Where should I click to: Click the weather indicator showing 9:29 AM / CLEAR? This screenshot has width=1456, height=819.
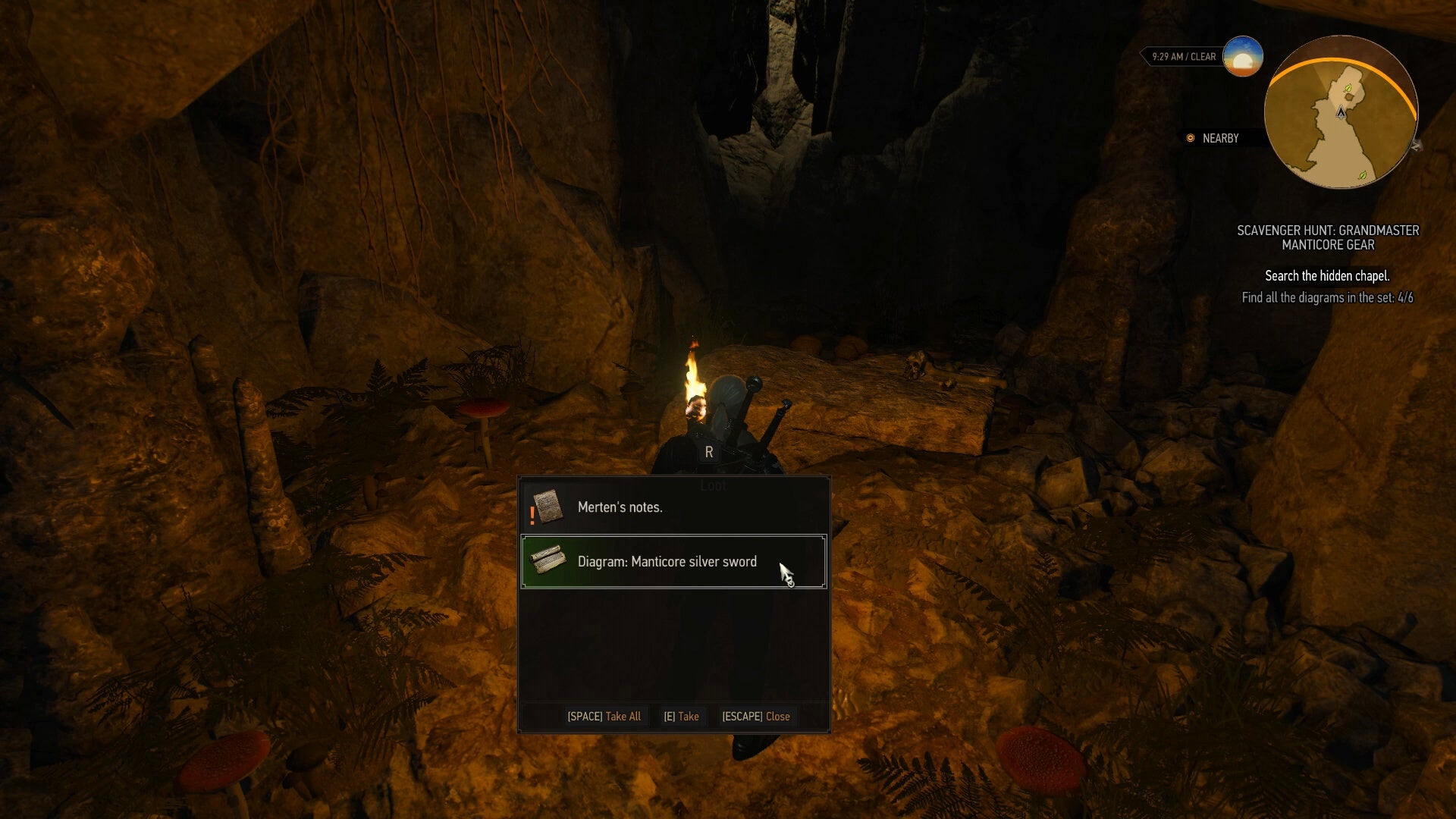pos(1183,56)
